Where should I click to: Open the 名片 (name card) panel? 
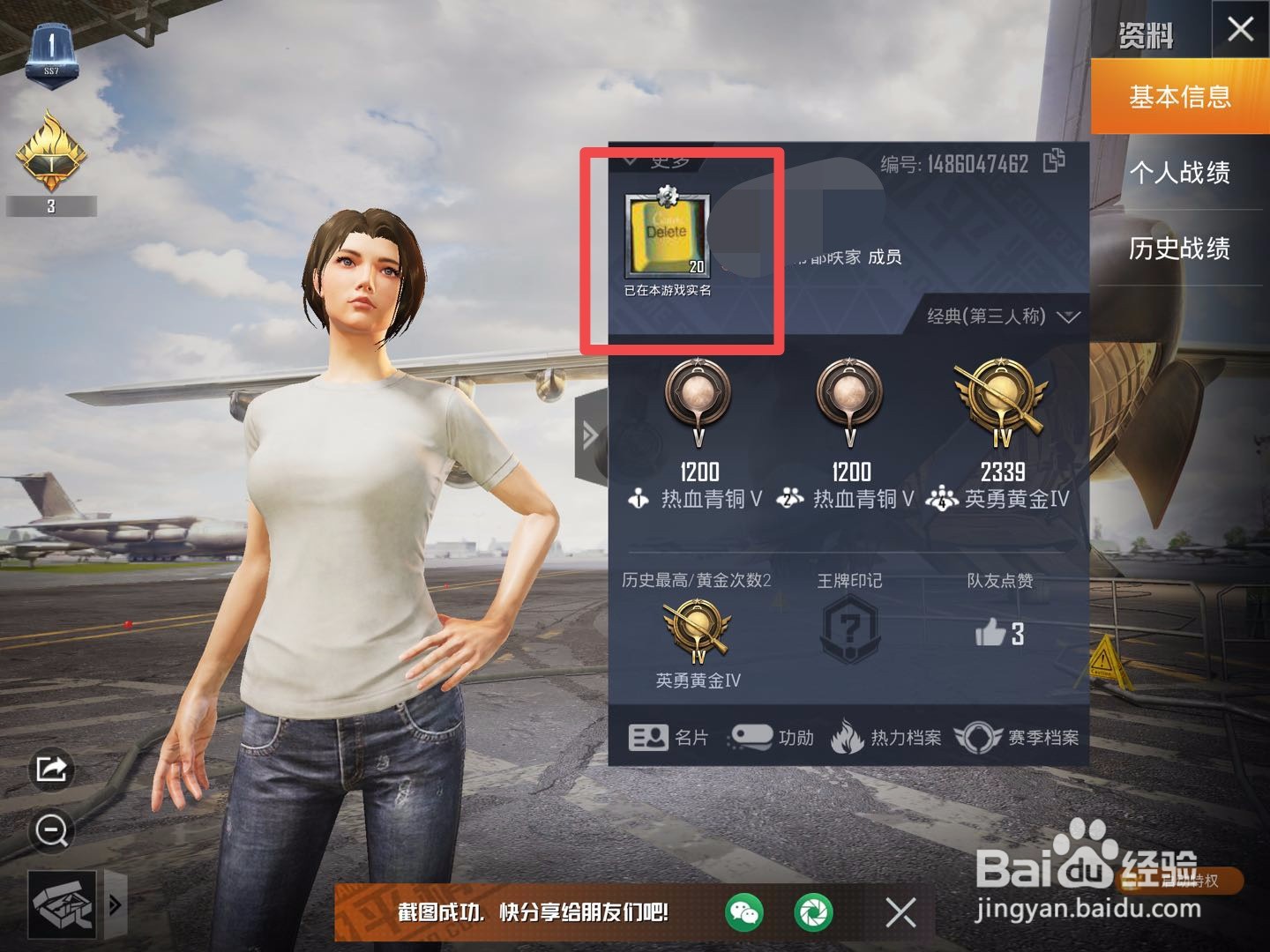coord(675,737)
